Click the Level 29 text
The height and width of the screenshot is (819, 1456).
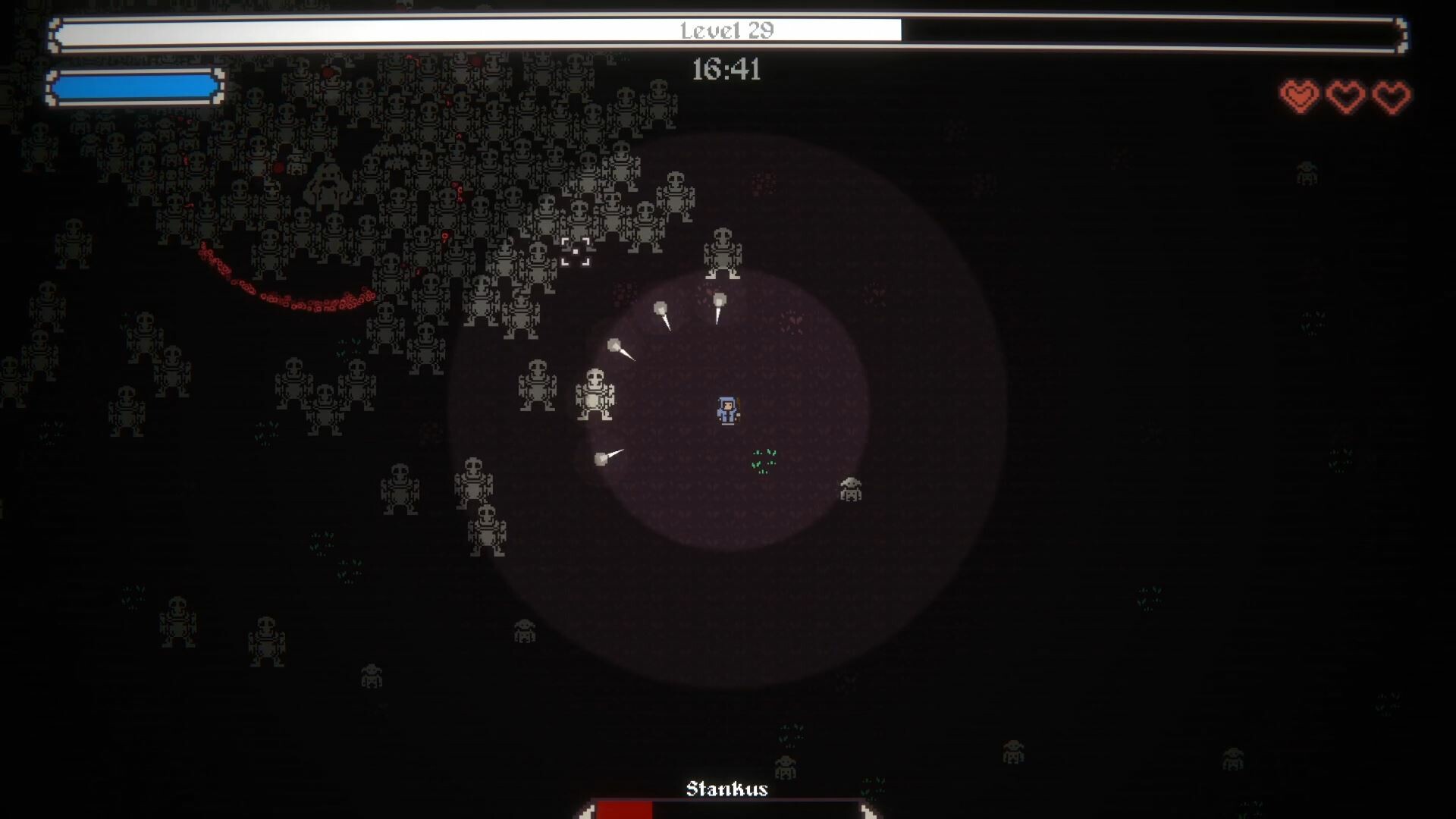(x=726, y=31)
